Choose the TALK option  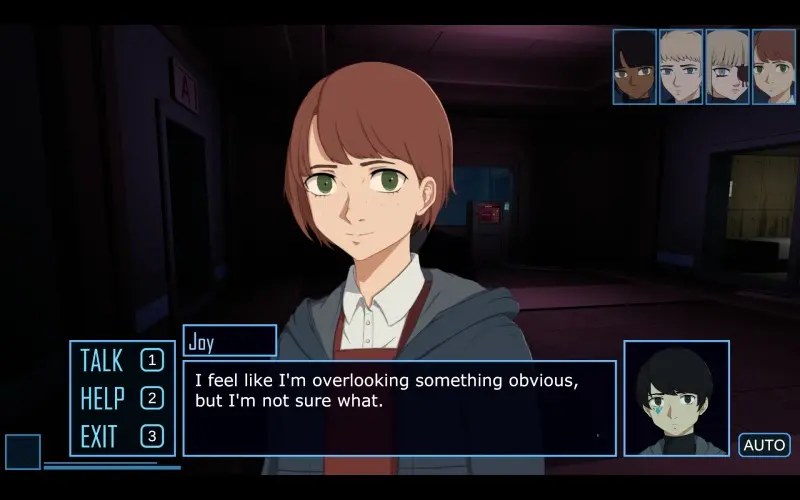[x=121, y=360]
